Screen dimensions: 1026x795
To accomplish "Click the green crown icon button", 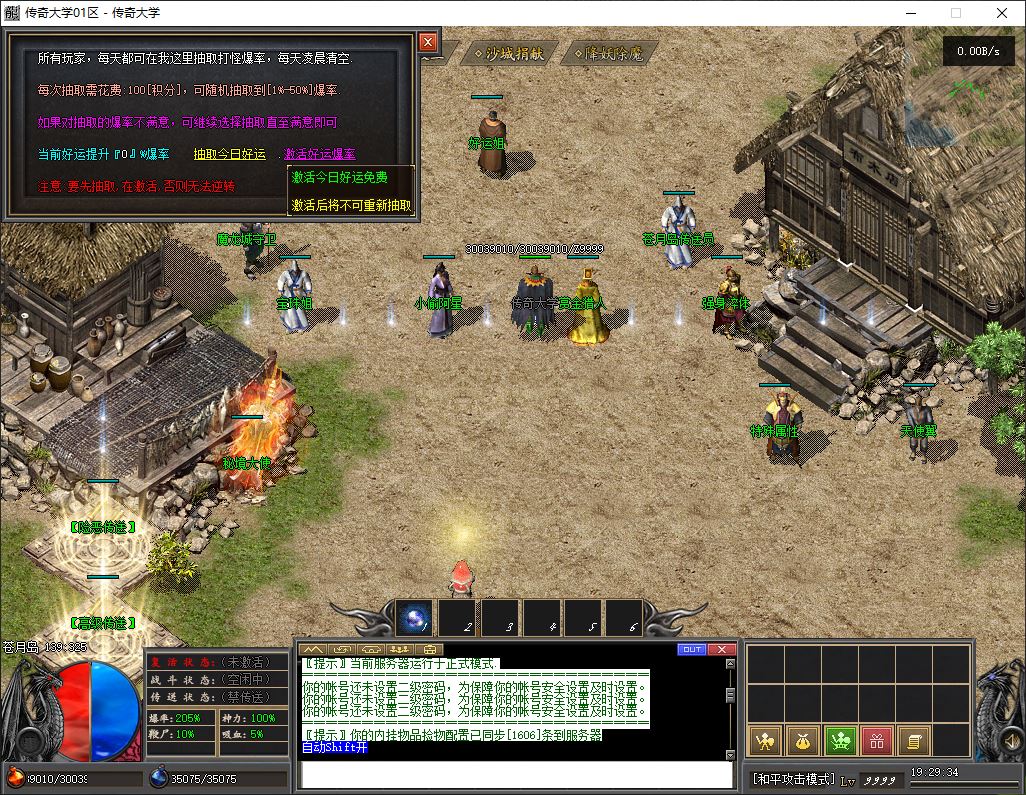I will tap(840, 741).
